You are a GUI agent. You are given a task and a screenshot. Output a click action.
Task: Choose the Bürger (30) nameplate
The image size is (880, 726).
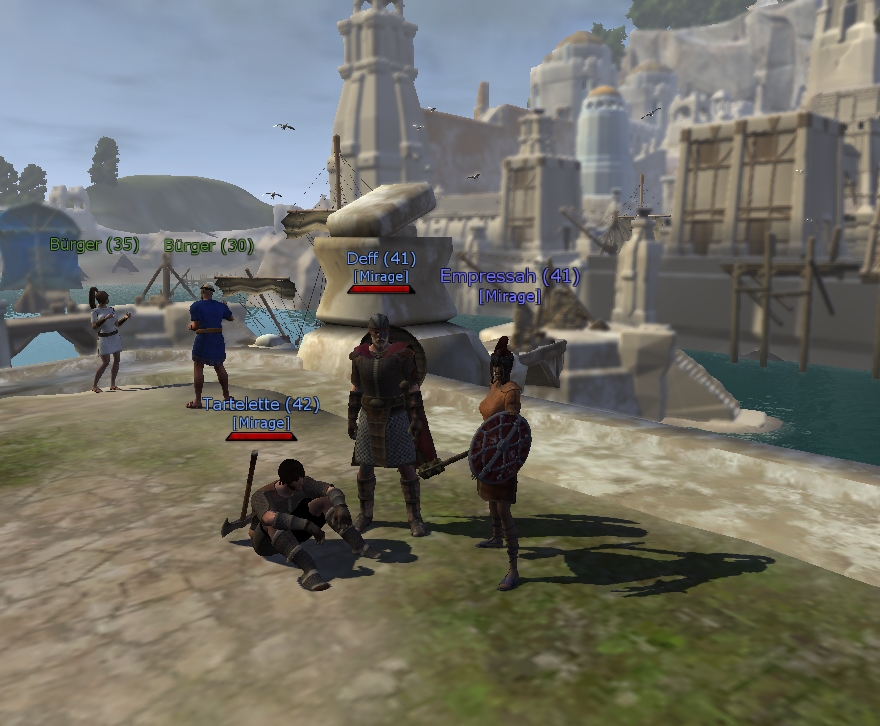pyautogui.click(x=208, y=245)
